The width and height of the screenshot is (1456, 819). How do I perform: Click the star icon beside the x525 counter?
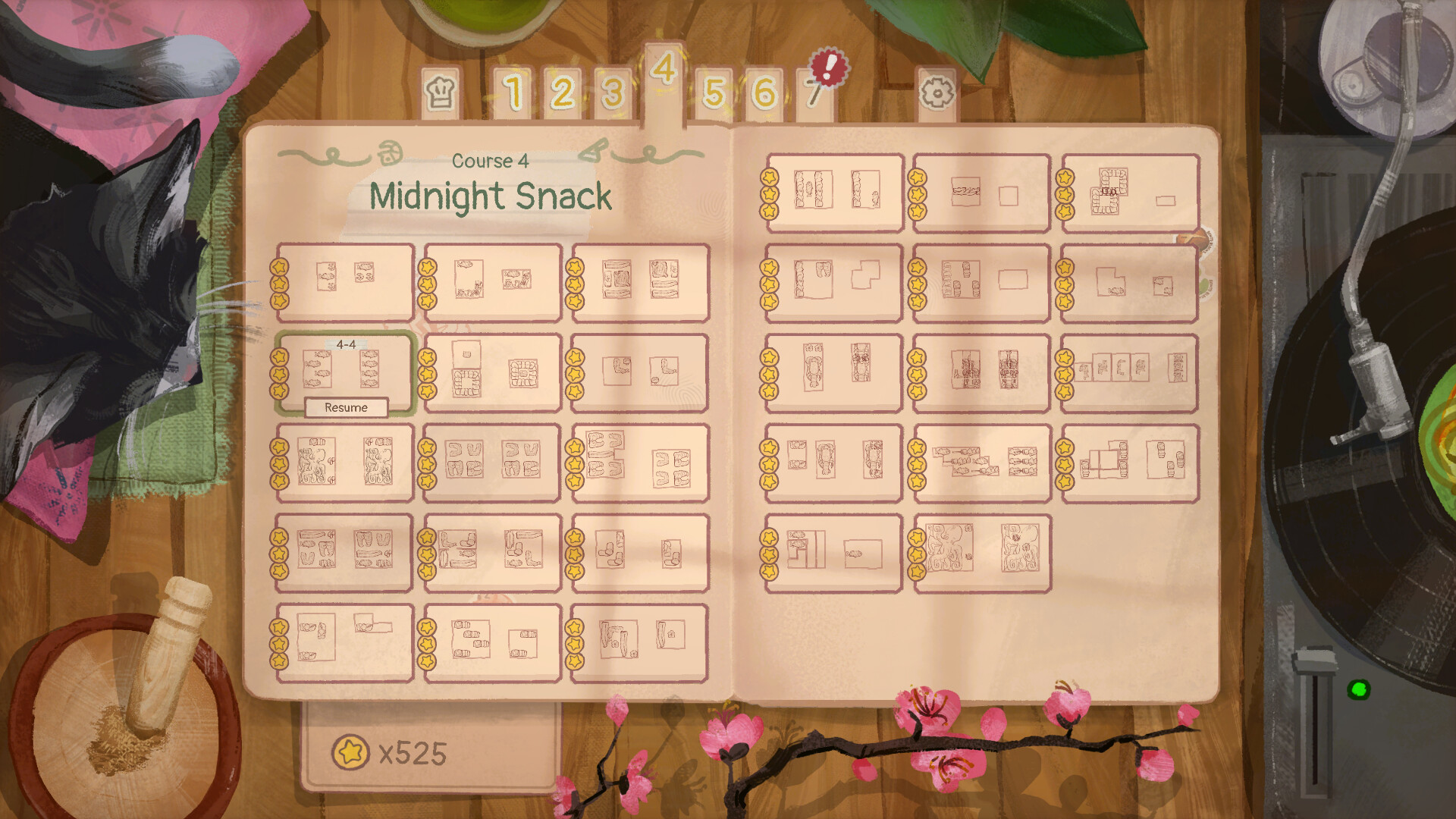click(x=351, y=752)
